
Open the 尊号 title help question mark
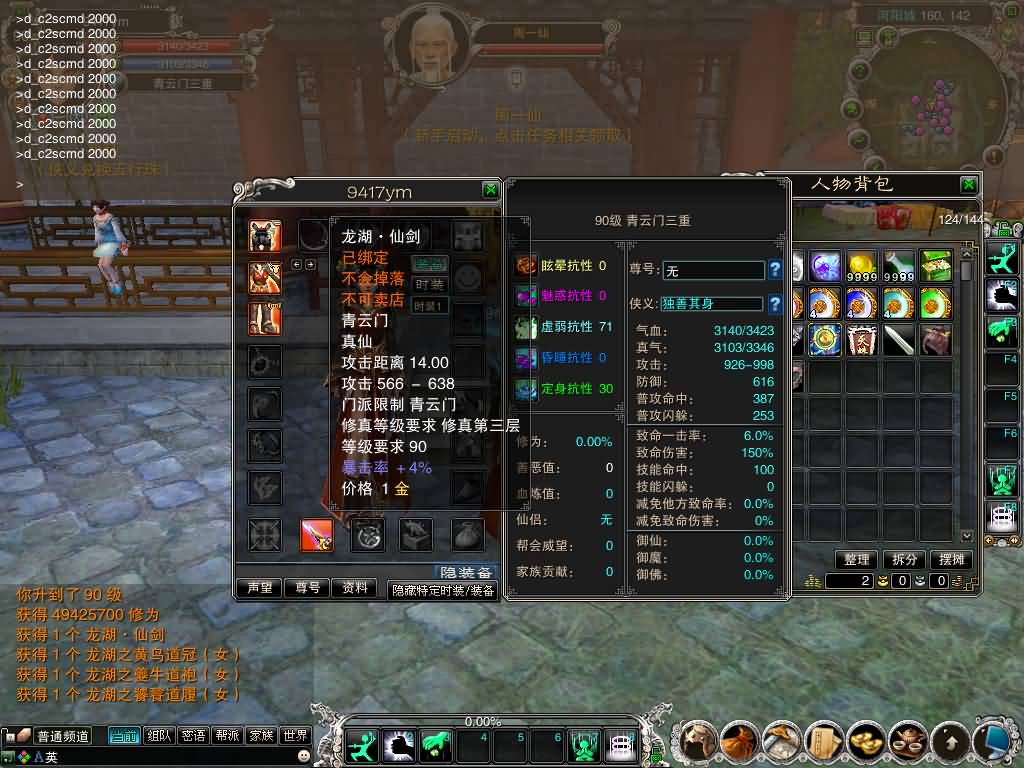click(x=774, y=270)
